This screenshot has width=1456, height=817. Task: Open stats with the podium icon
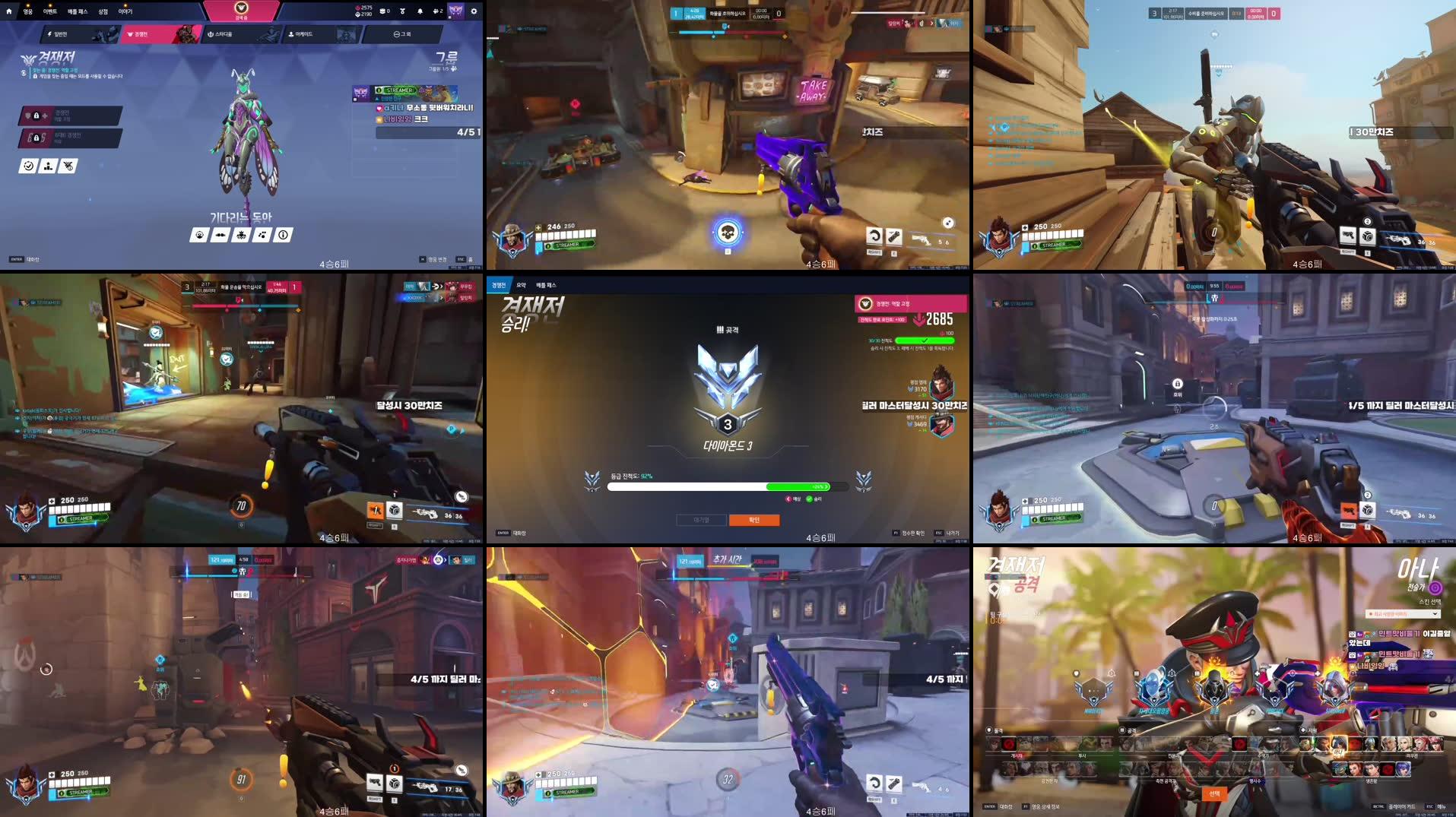pos(48,166)
